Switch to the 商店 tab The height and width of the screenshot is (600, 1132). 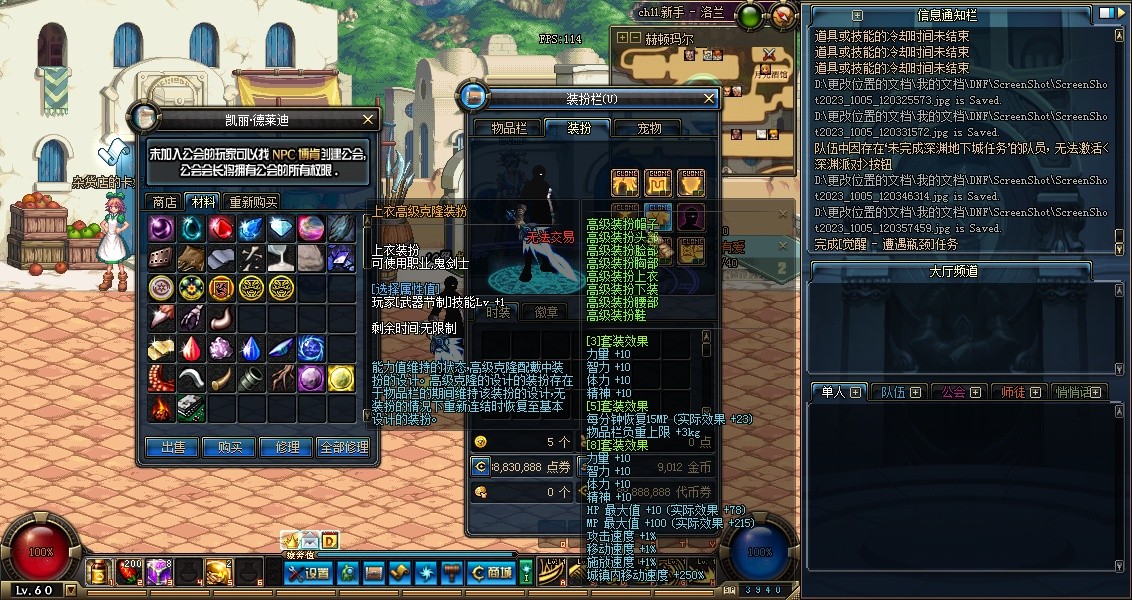coord(164,201)
